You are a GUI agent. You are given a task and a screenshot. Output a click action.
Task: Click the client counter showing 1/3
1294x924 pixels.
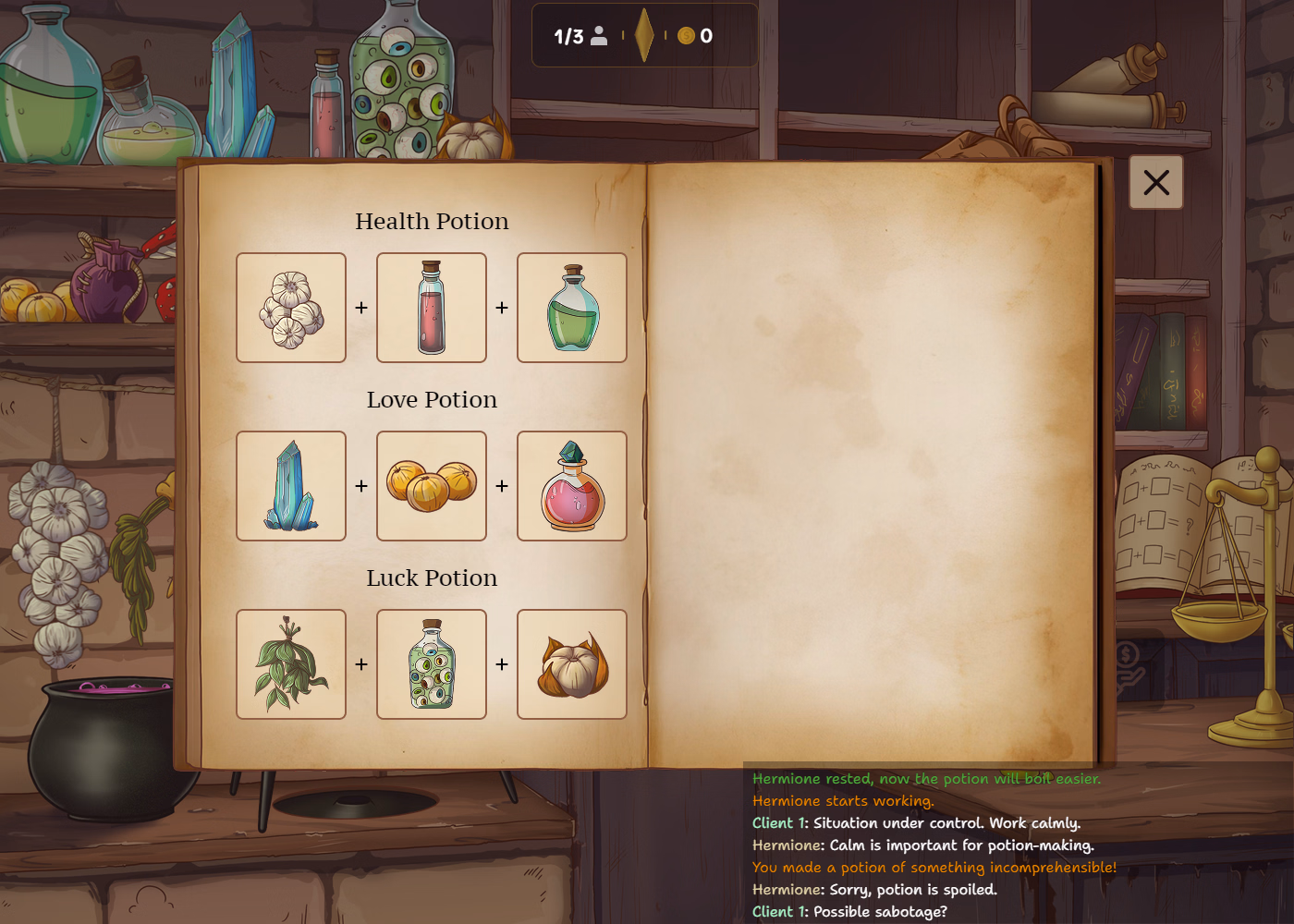(x=578, y=37)
